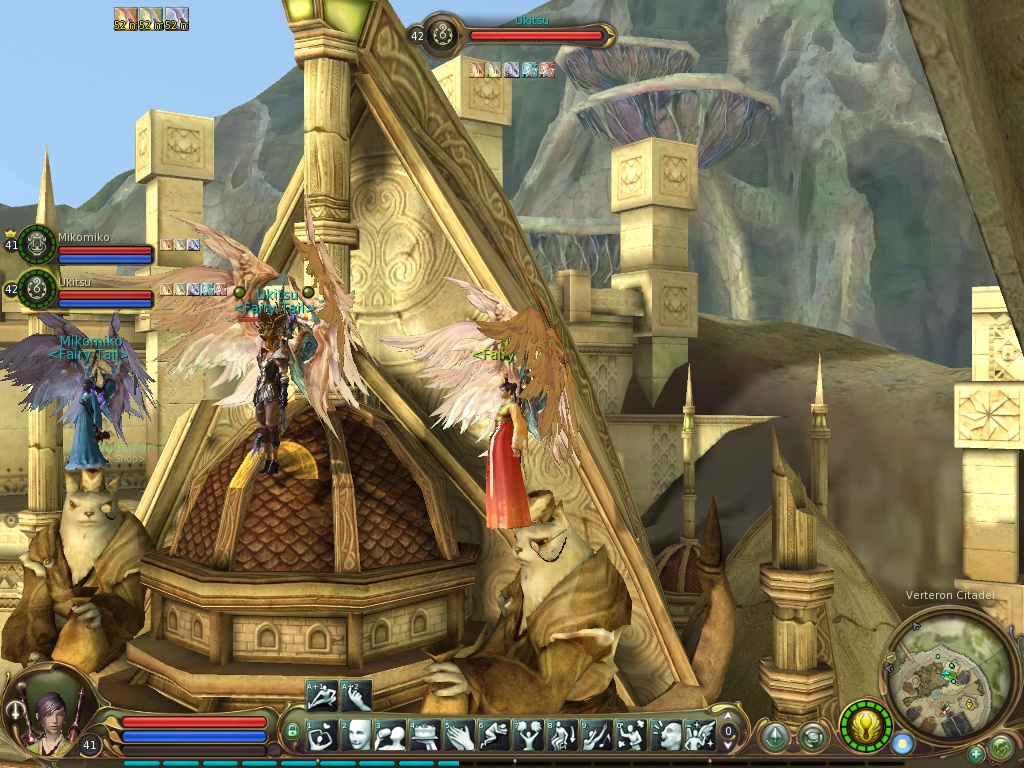Click the round up-arrow menu button
This screenshot has height=768, width=1024.
(774, 737)
